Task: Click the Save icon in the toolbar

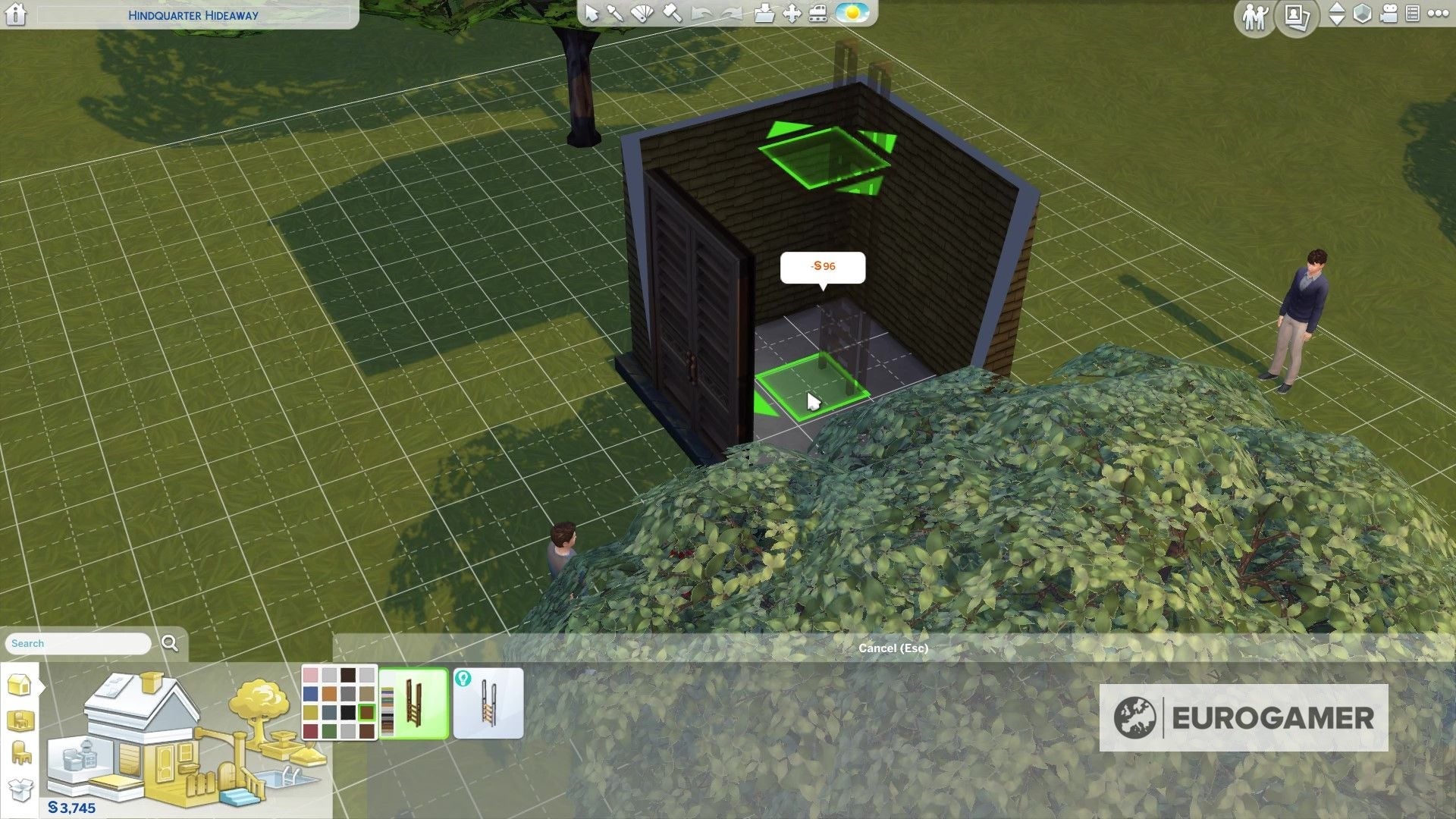Action: coord(766,14)
